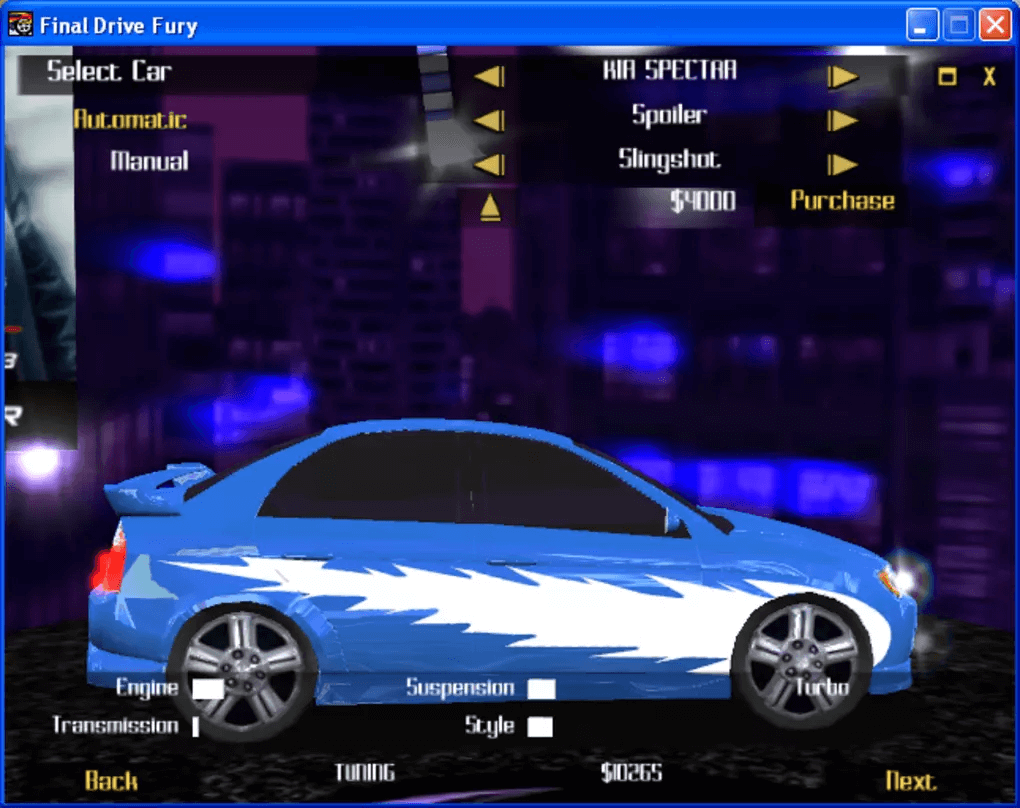Screen dimensions: 1020x808
Task: Close the game with yellow X
Action: pyautogui.click(x=989, y=77)
